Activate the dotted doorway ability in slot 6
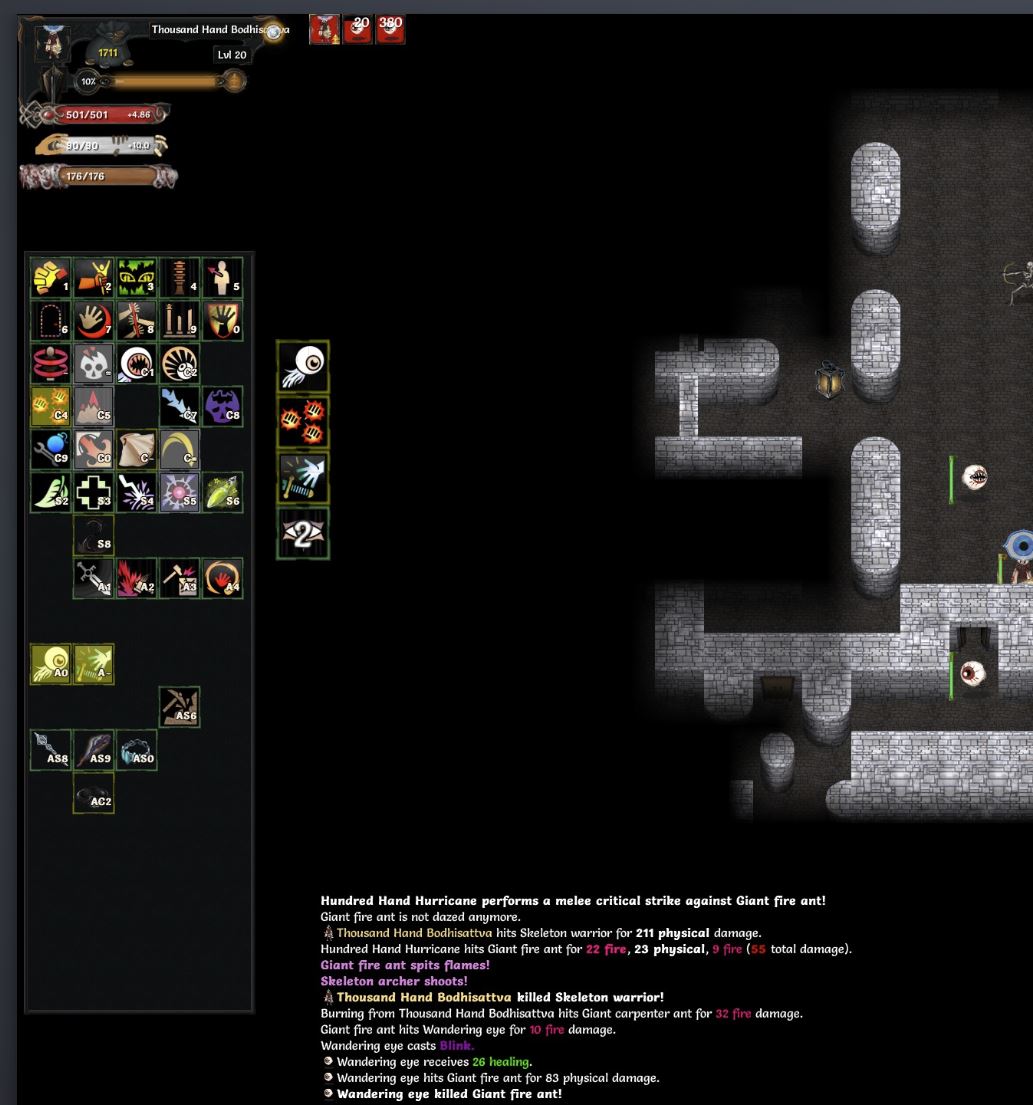1033x1105 pixels. point(50,320)
